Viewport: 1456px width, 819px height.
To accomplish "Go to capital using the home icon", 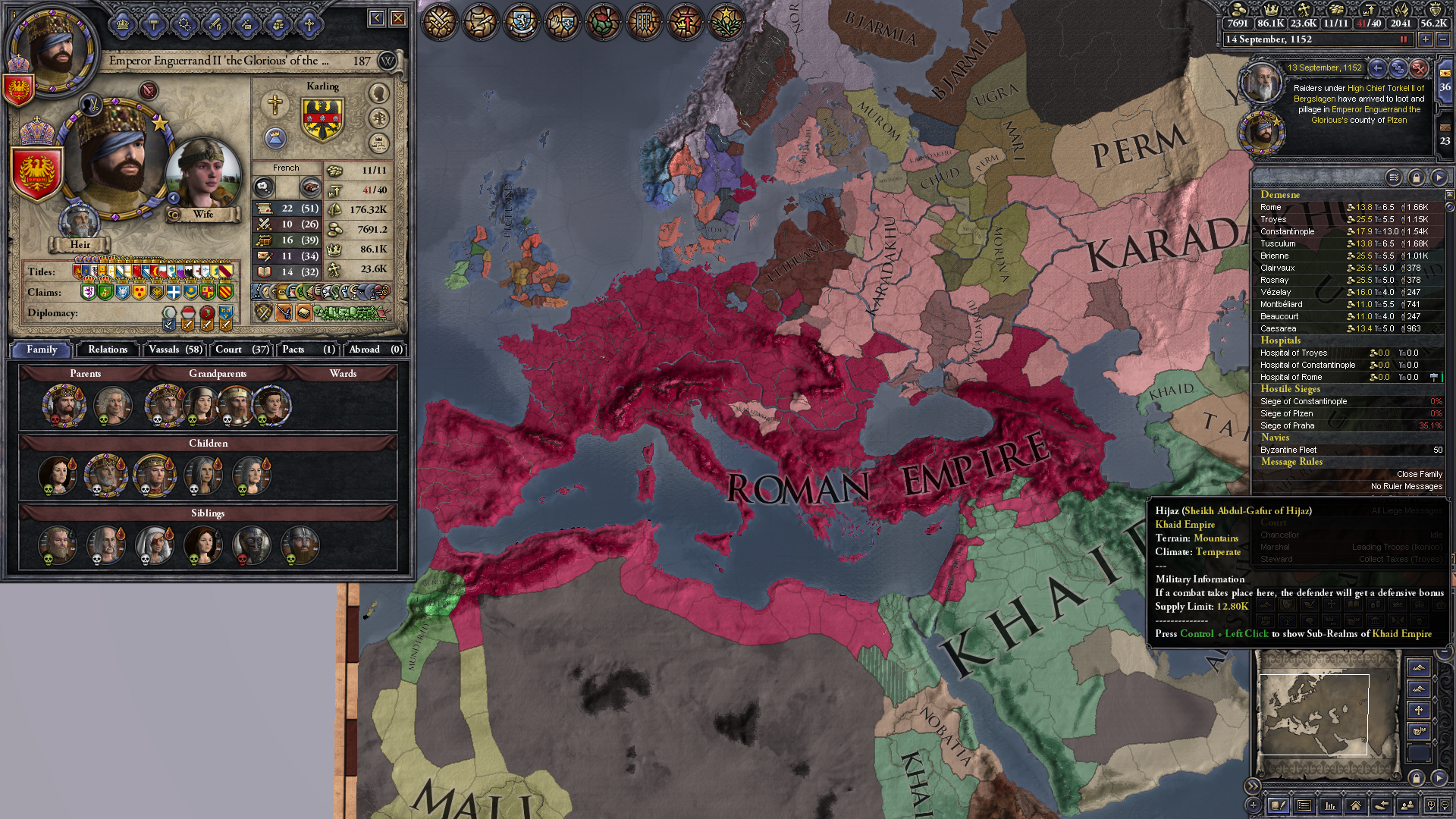I will click(1356, 805).
